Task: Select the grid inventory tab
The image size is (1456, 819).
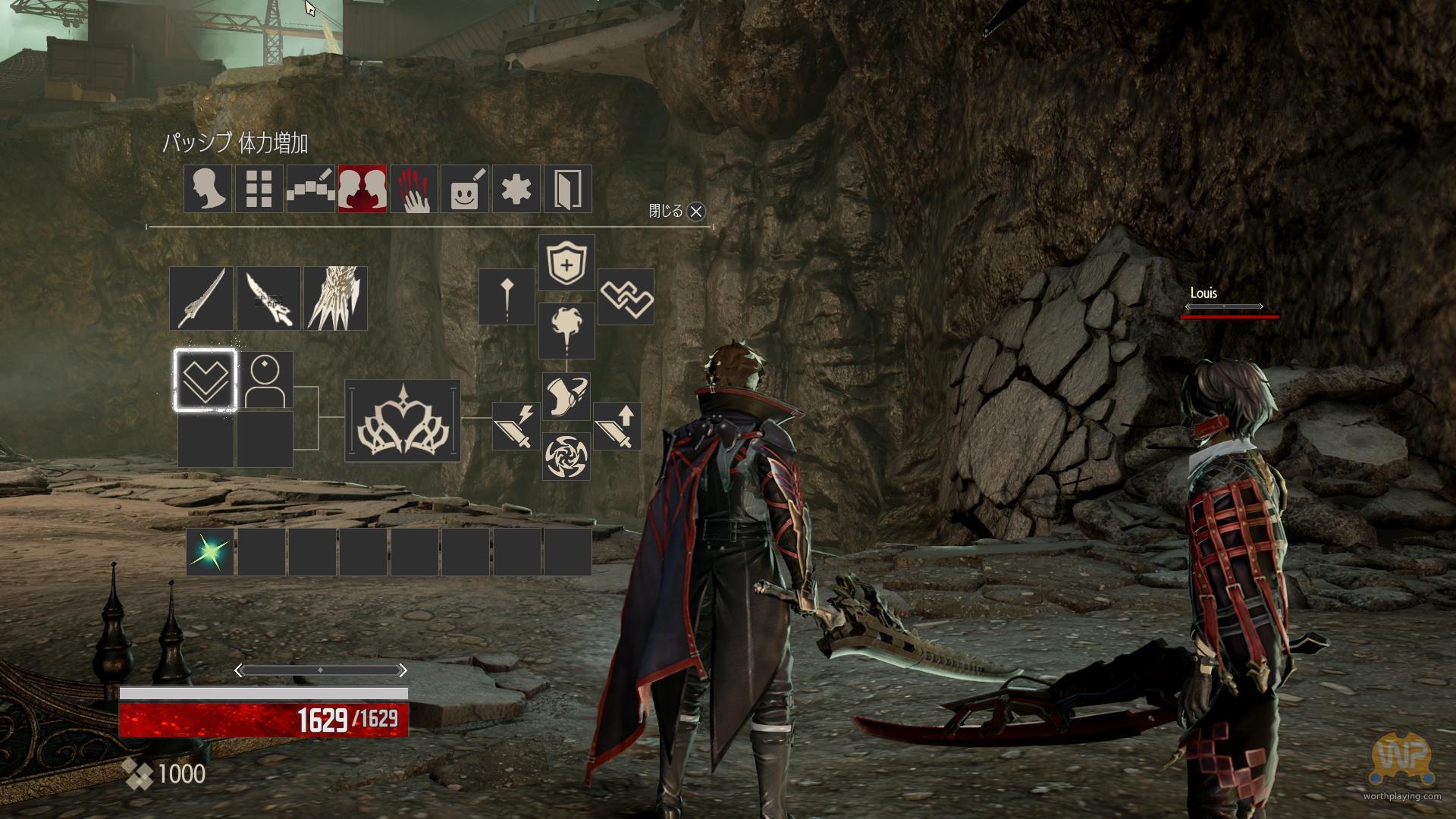Action: (259, 189)
